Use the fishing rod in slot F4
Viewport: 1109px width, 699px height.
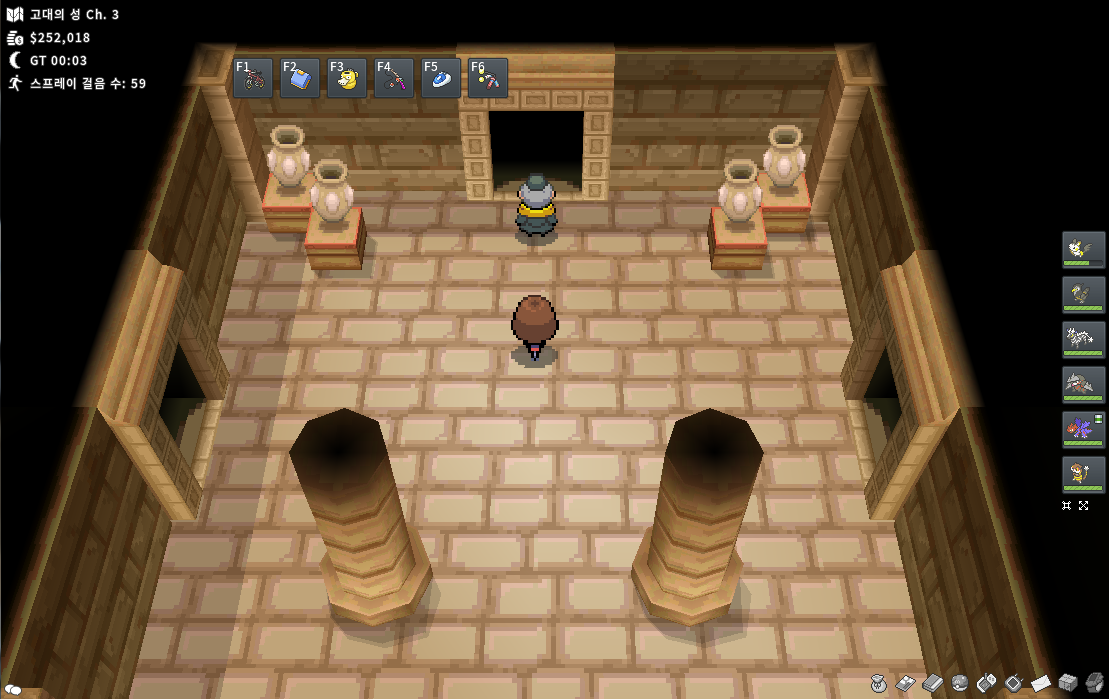tap(394, 78)
